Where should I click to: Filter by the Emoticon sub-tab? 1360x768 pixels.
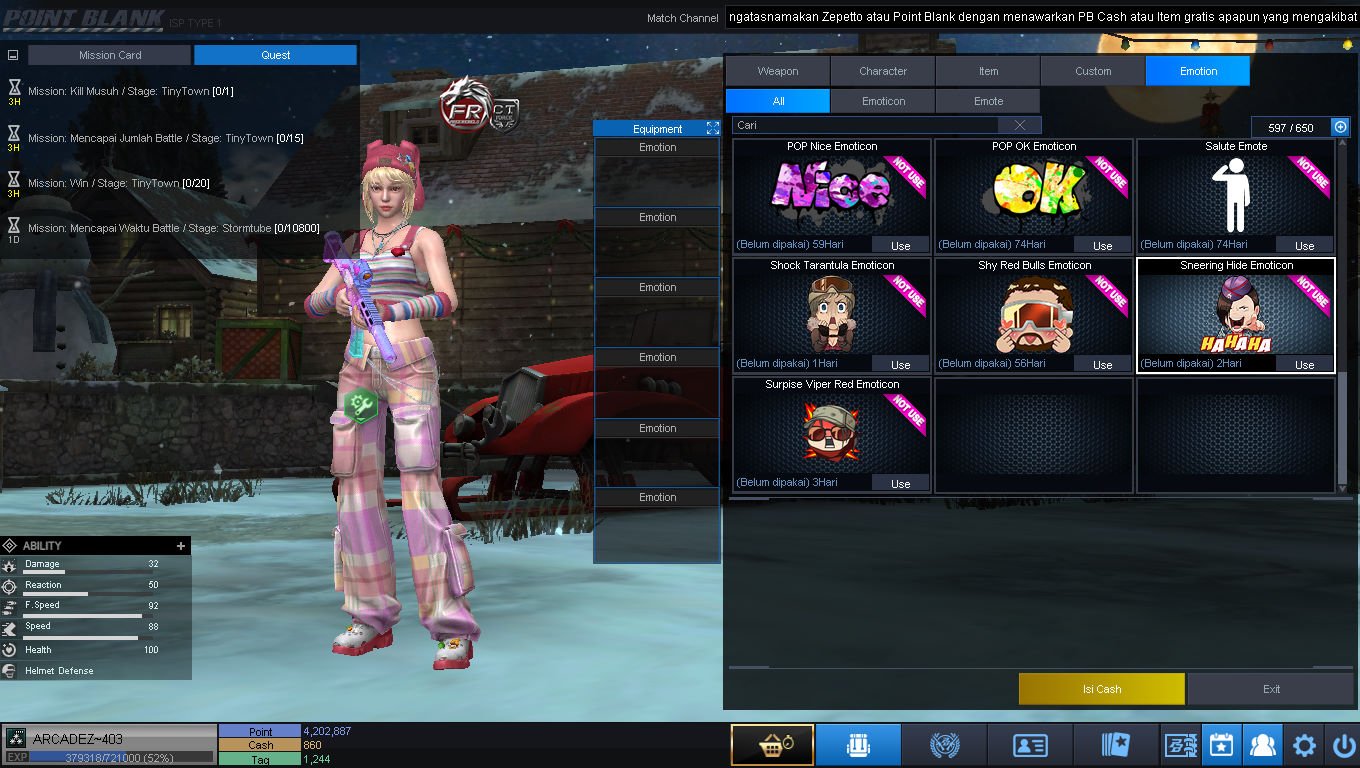point(883,101)
